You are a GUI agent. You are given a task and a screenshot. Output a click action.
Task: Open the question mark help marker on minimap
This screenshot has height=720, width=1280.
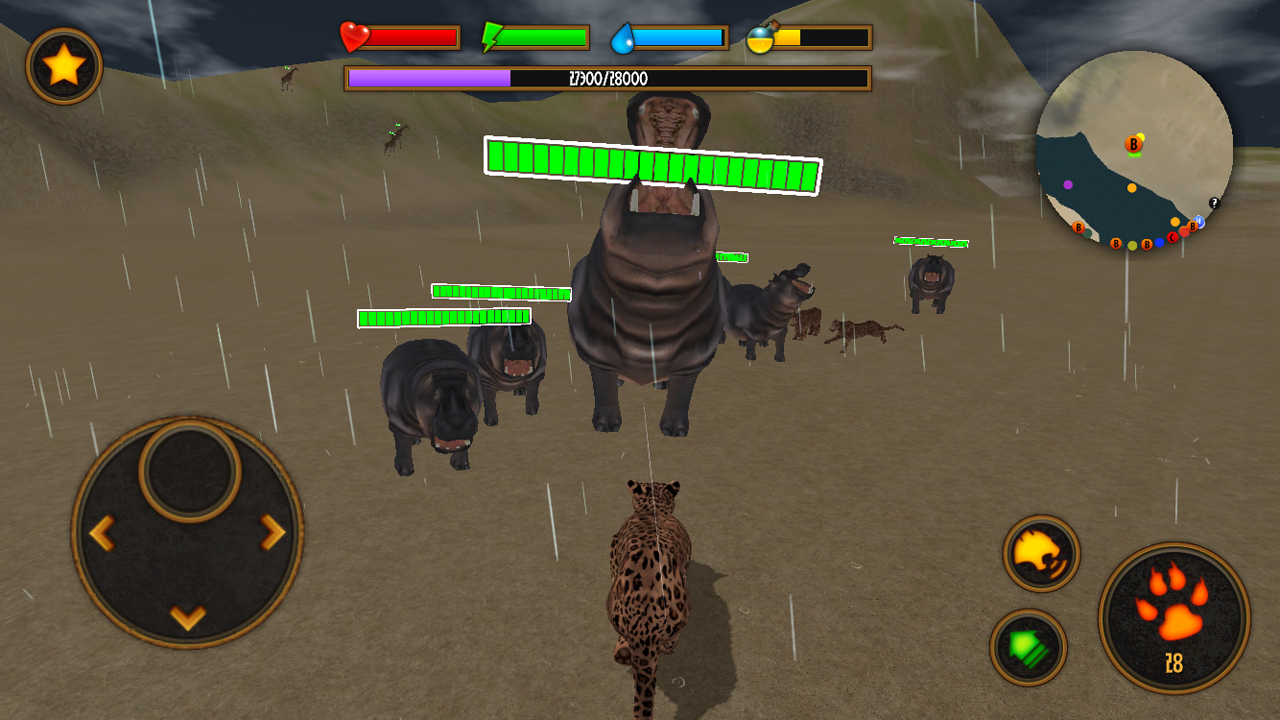pyautogui.click(x=1214, y=202)
